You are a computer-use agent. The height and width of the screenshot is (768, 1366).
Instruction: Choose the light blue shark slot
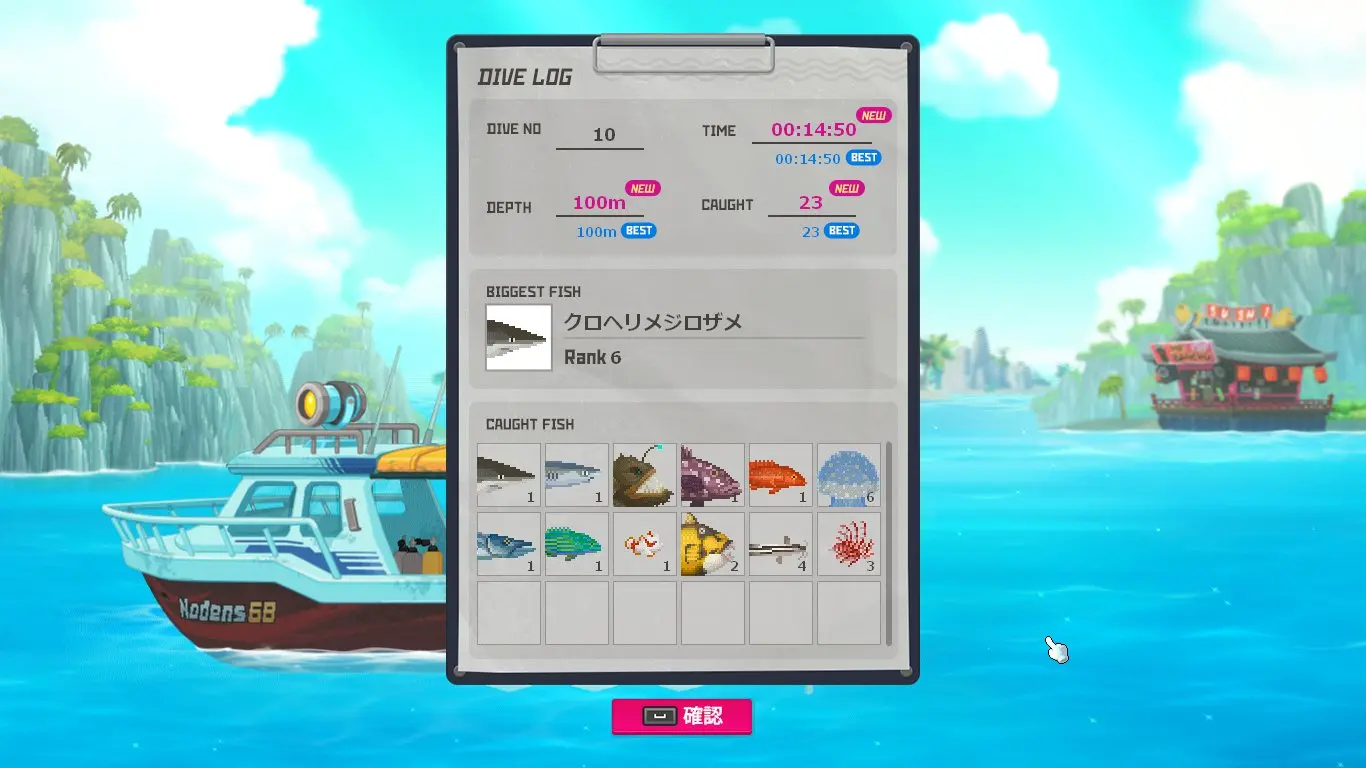coord(577,475)
